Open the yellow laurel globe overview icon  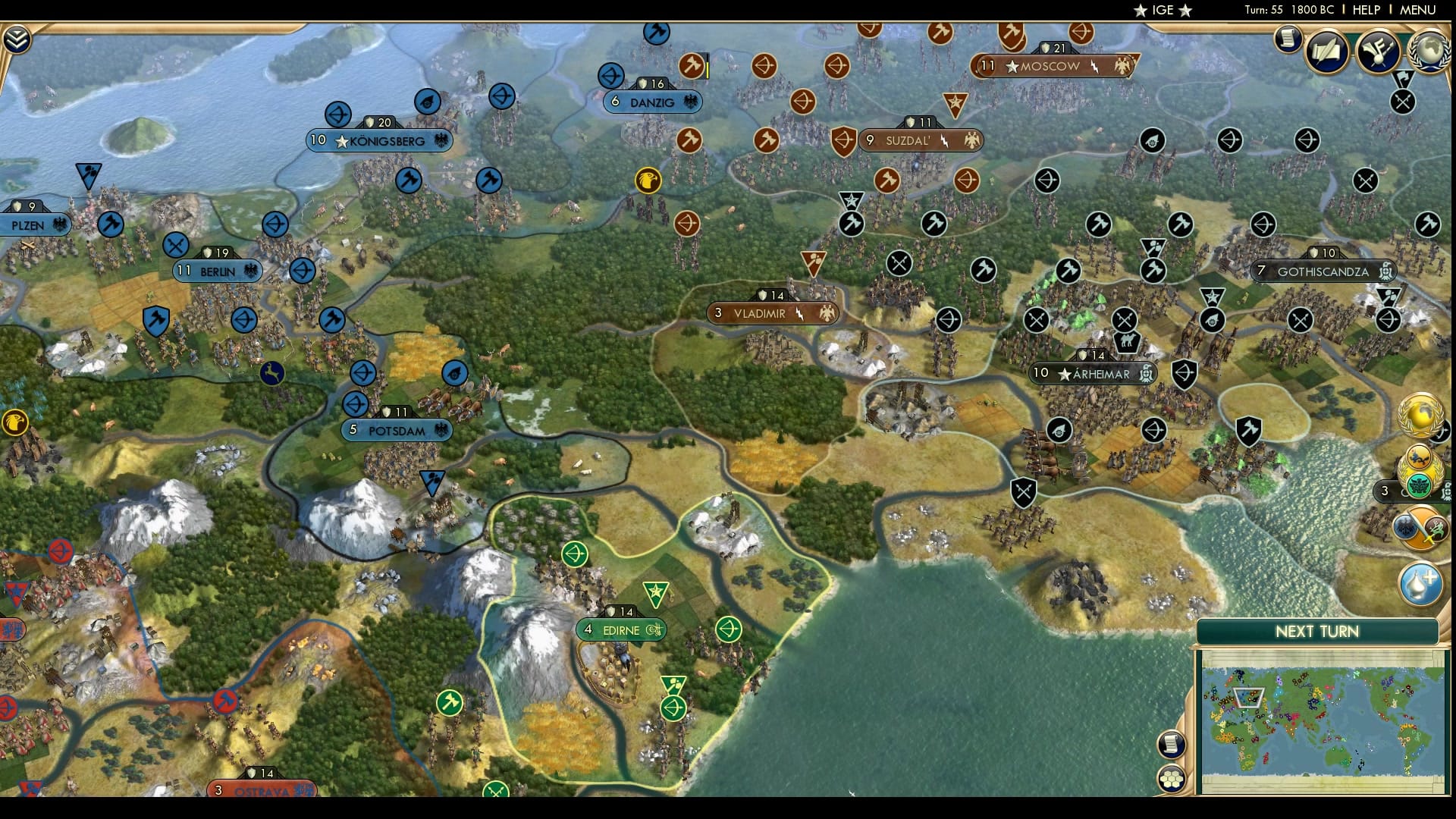pos(1420,413)
